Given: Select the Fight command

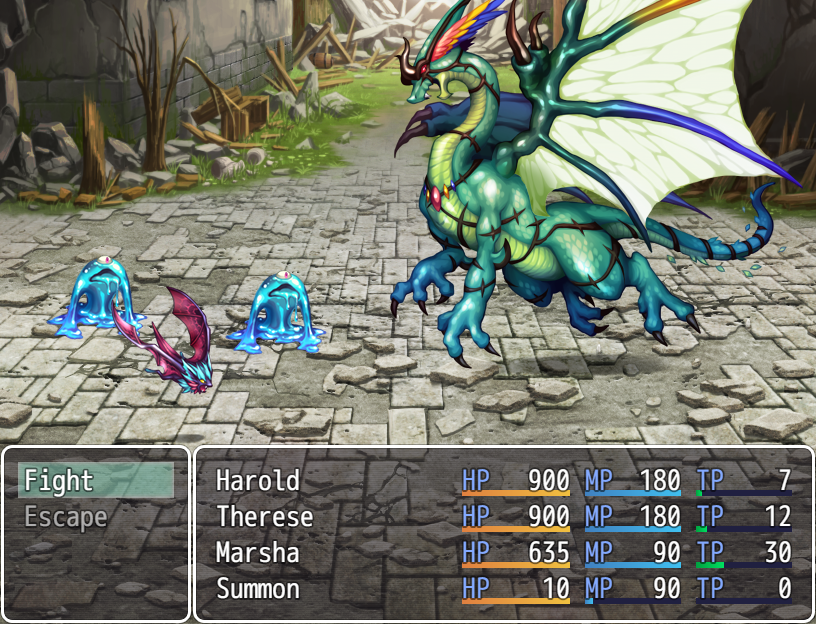Looking at the screenshot, I should [95, 481].
